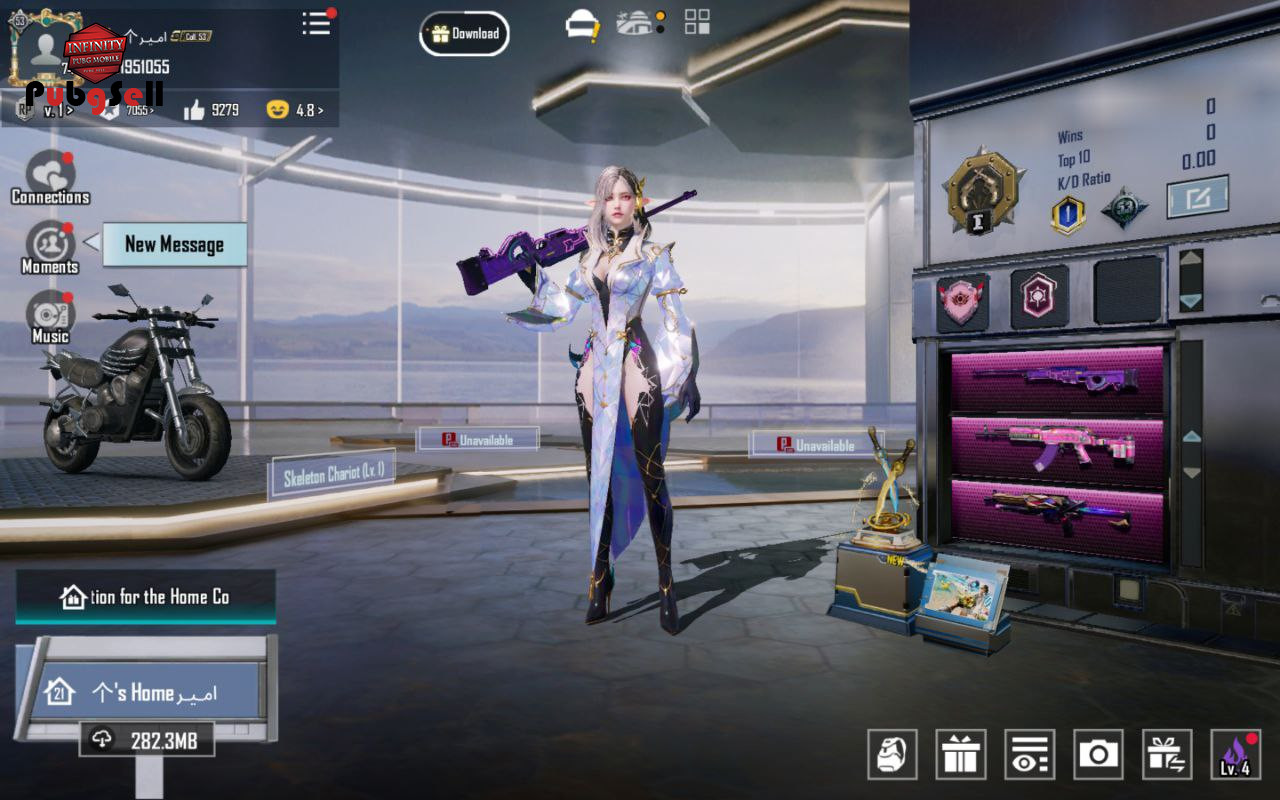Screen dimensions: 1280x800
Task: Open the Connections panel
Action: click(x=50, y=177)
